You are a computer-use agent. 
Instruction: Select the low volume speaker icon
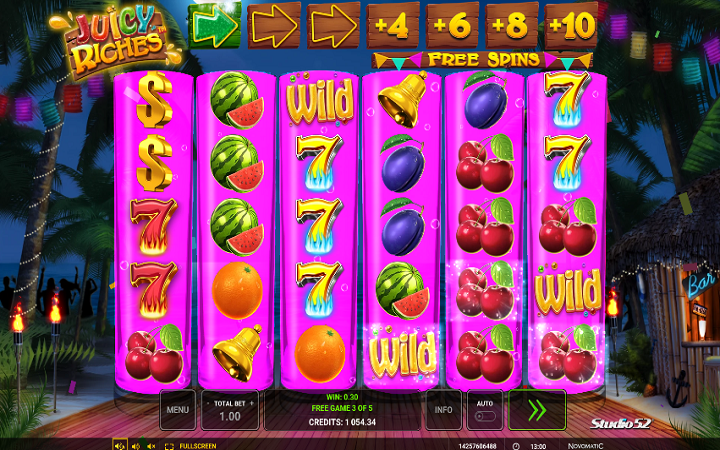pos(136,445)
